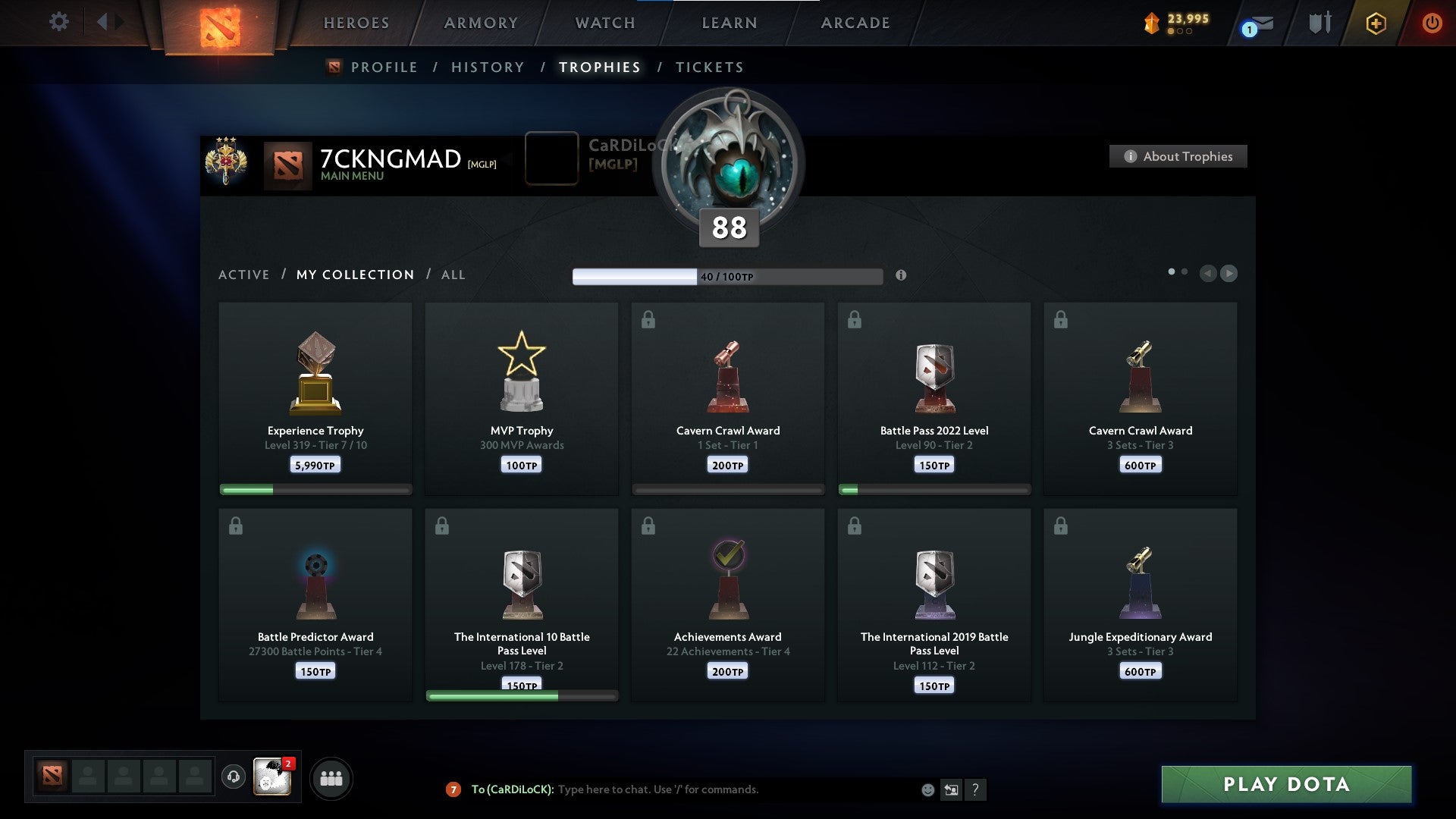Switch trophies filter to ACTIVE
1456x819 pixels.
pyautogui.click(x=244, y=275)
